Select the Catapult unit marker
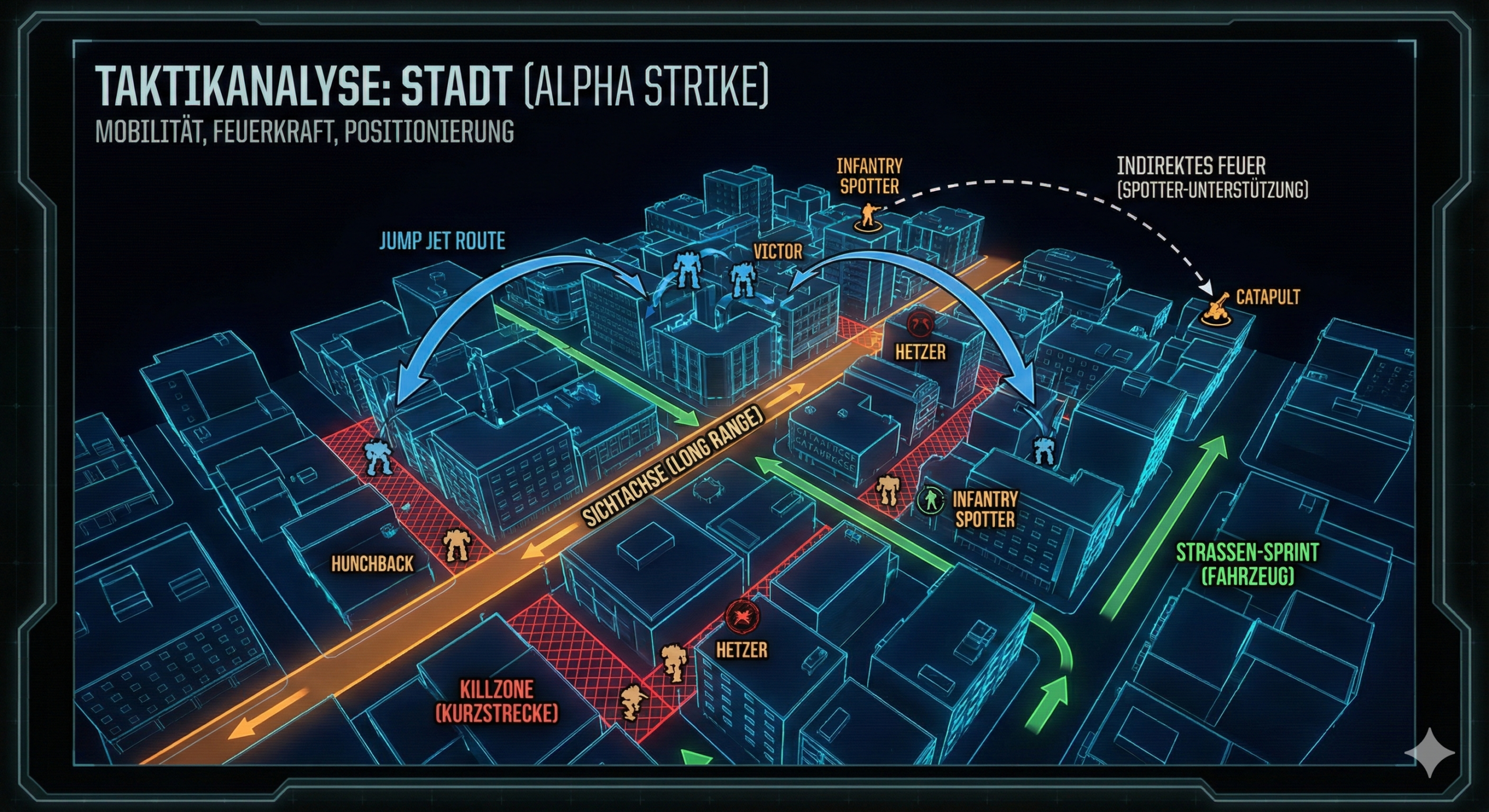Screen dimensions: 1489x812 pos(1217,309)
